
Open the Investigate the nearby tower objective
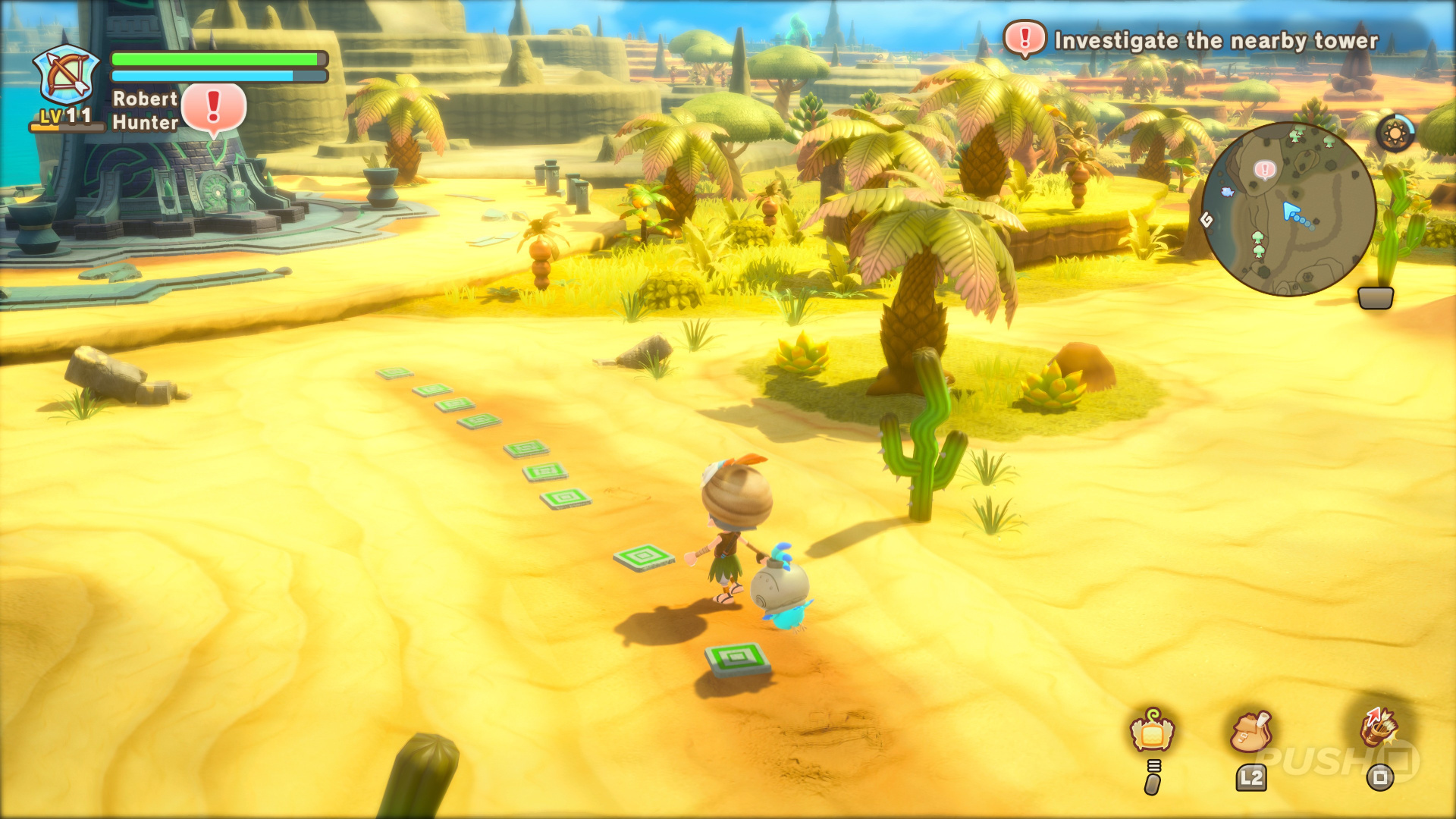pos(1216,40)
